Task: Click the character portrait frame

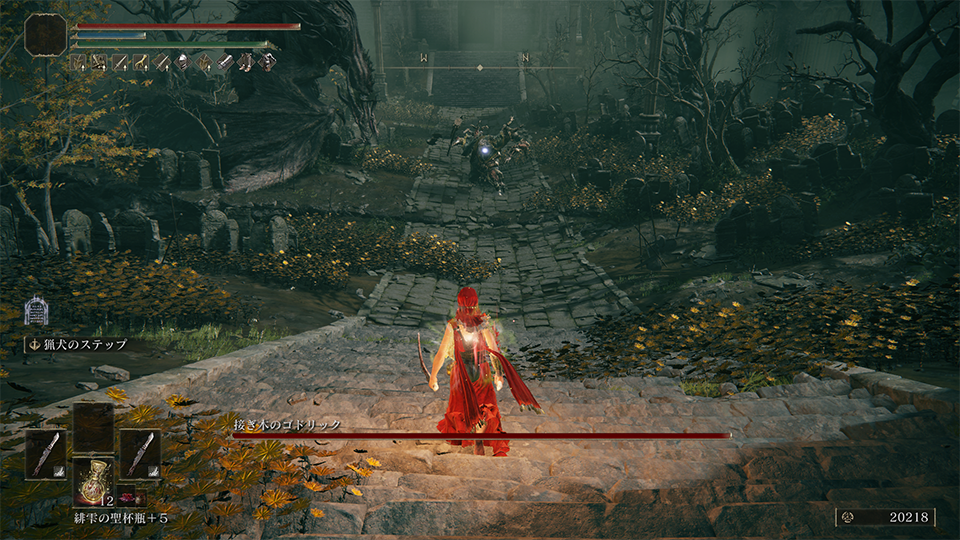Action: click(x=46, y=34)
